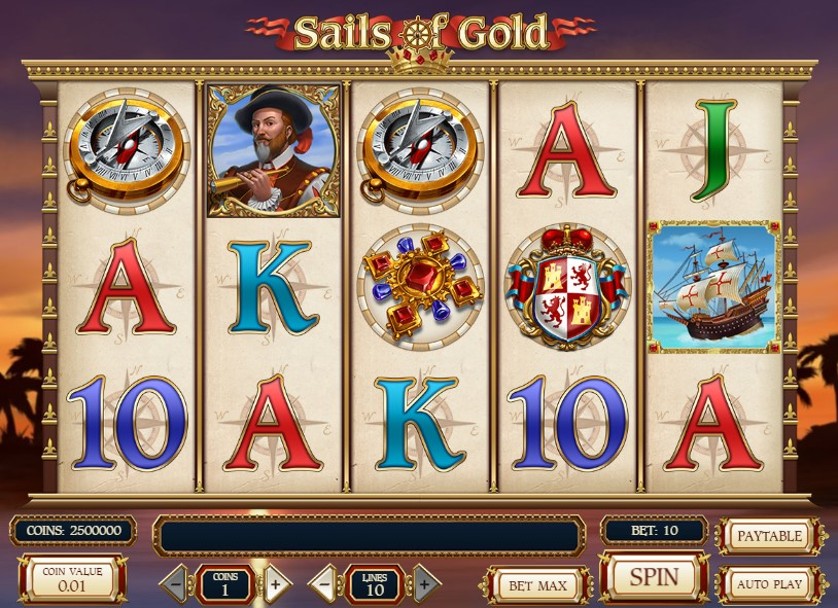Viewport: 838px width, 608px height.
Task: Increase the number of coins
Action: (x=276, y=582)
